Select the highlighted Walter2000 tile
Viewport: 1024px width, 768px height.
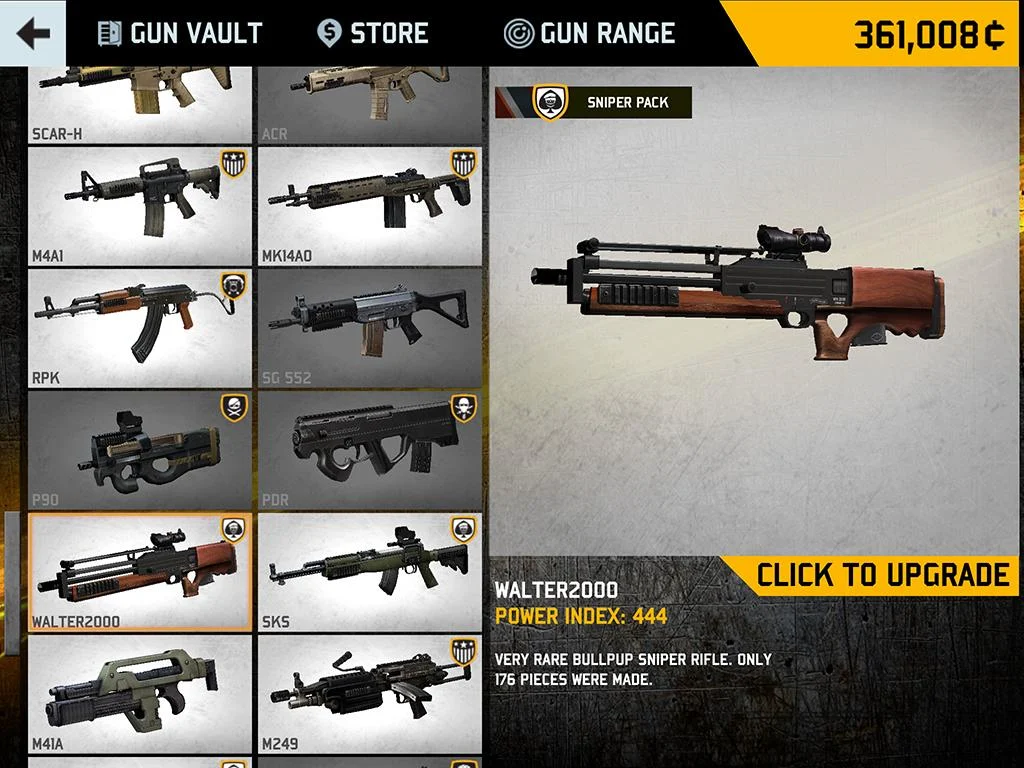140,573
